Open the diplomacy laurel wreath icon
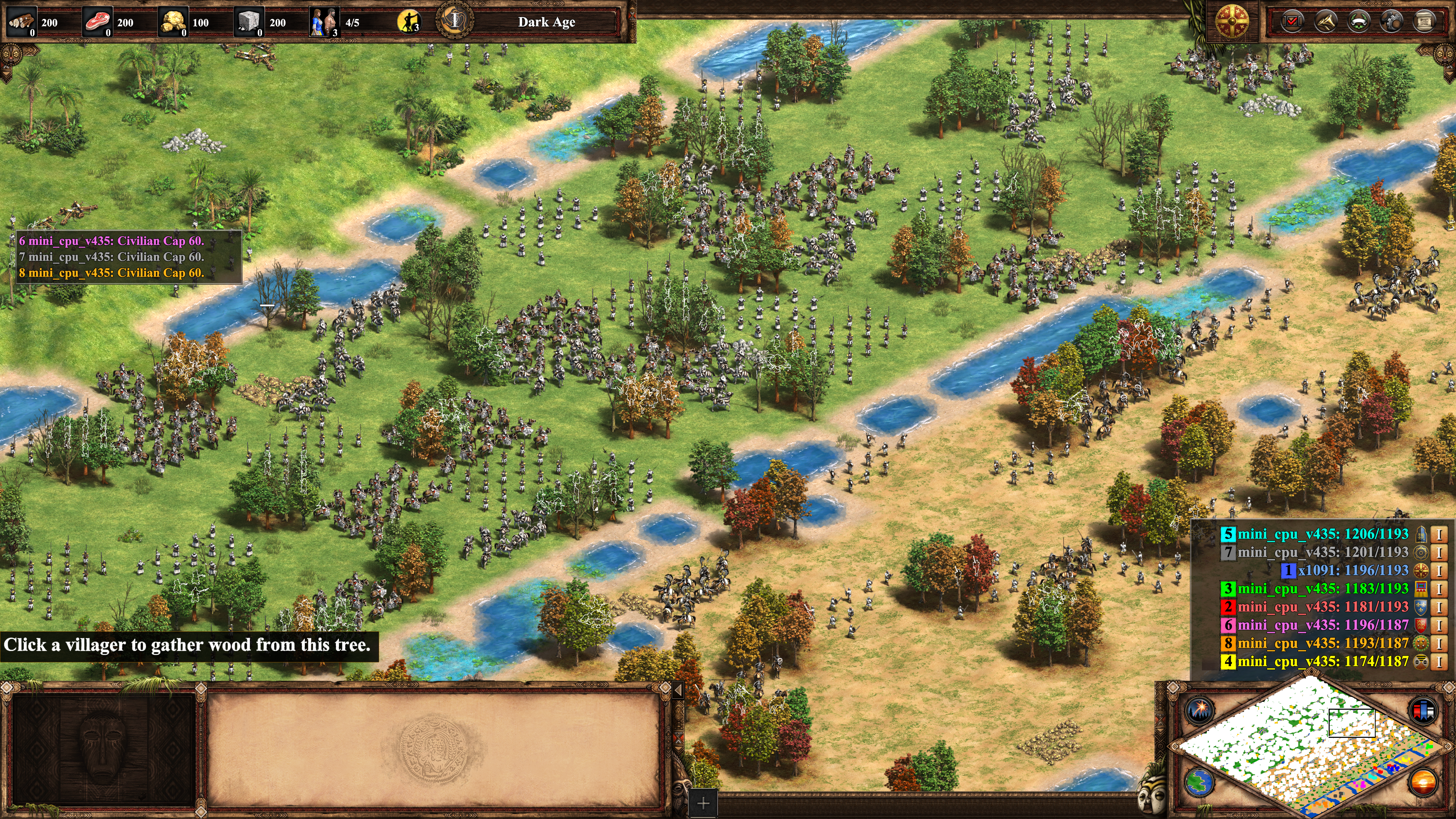 click(x=1358, y=22)
